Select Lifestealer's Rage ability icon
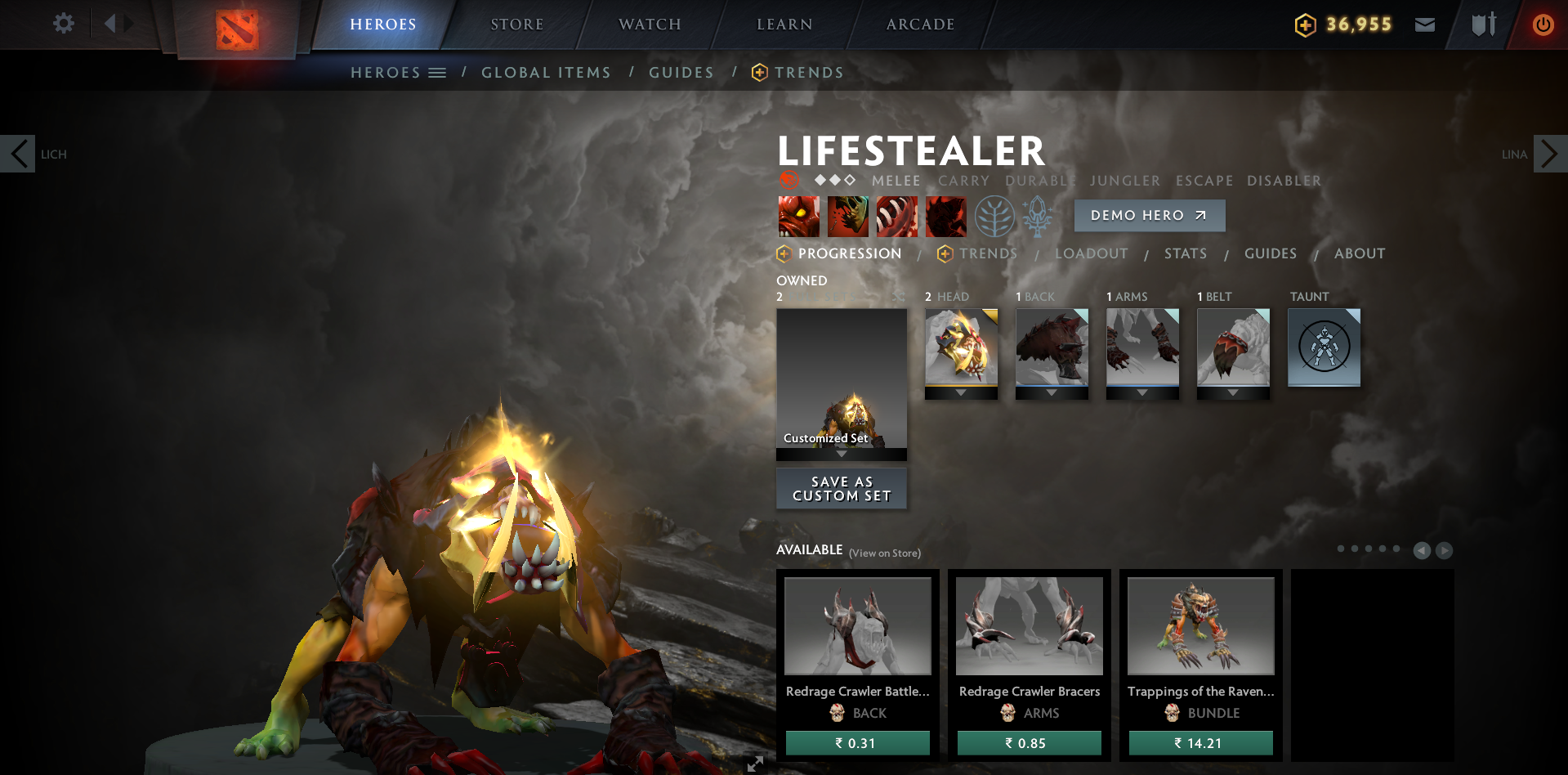This screenshot has width=1568, height=775. click(798, 216)
